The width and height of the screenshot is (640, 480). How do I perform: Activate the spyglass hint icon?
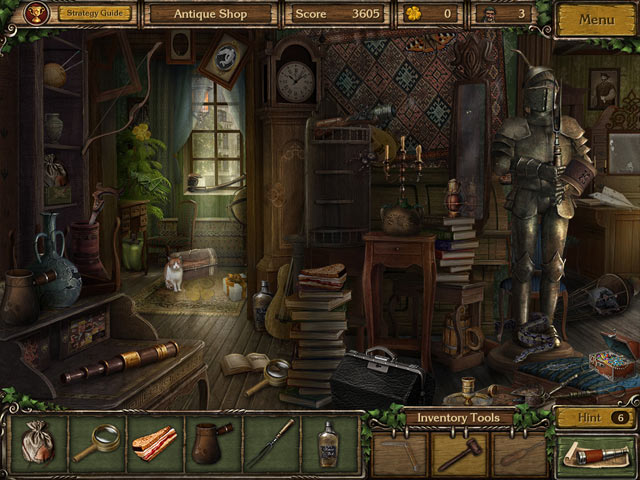tap(594, 456)
